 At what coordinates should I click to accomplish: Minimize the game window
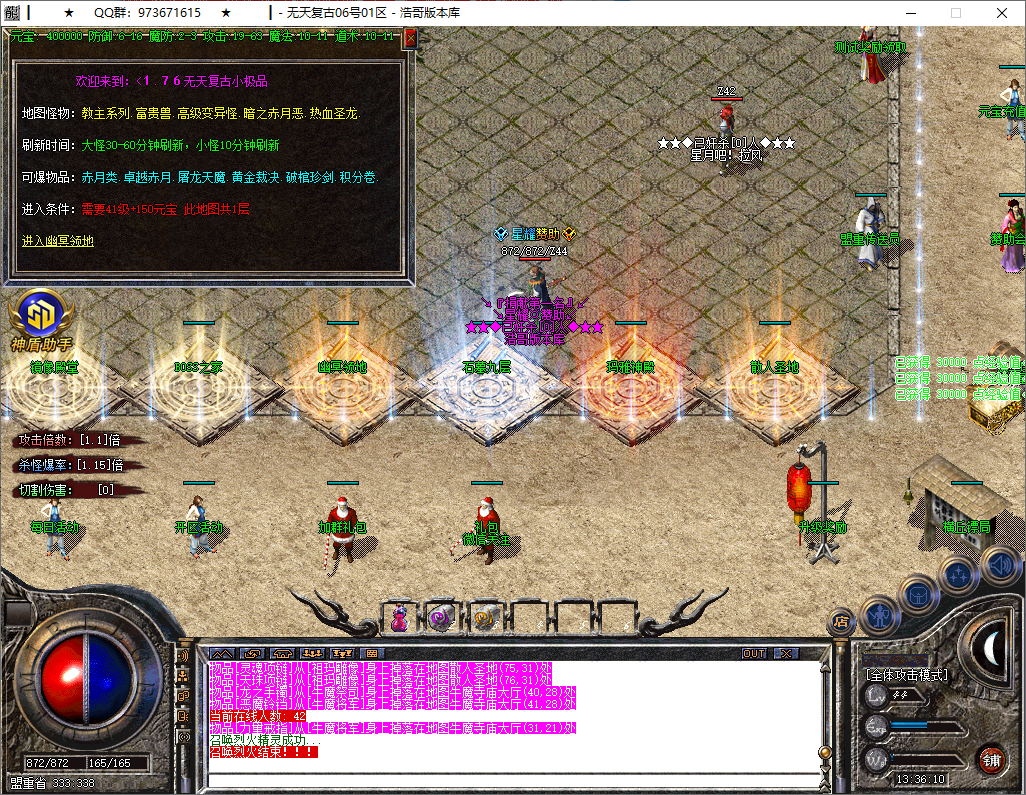click(909, 13)
